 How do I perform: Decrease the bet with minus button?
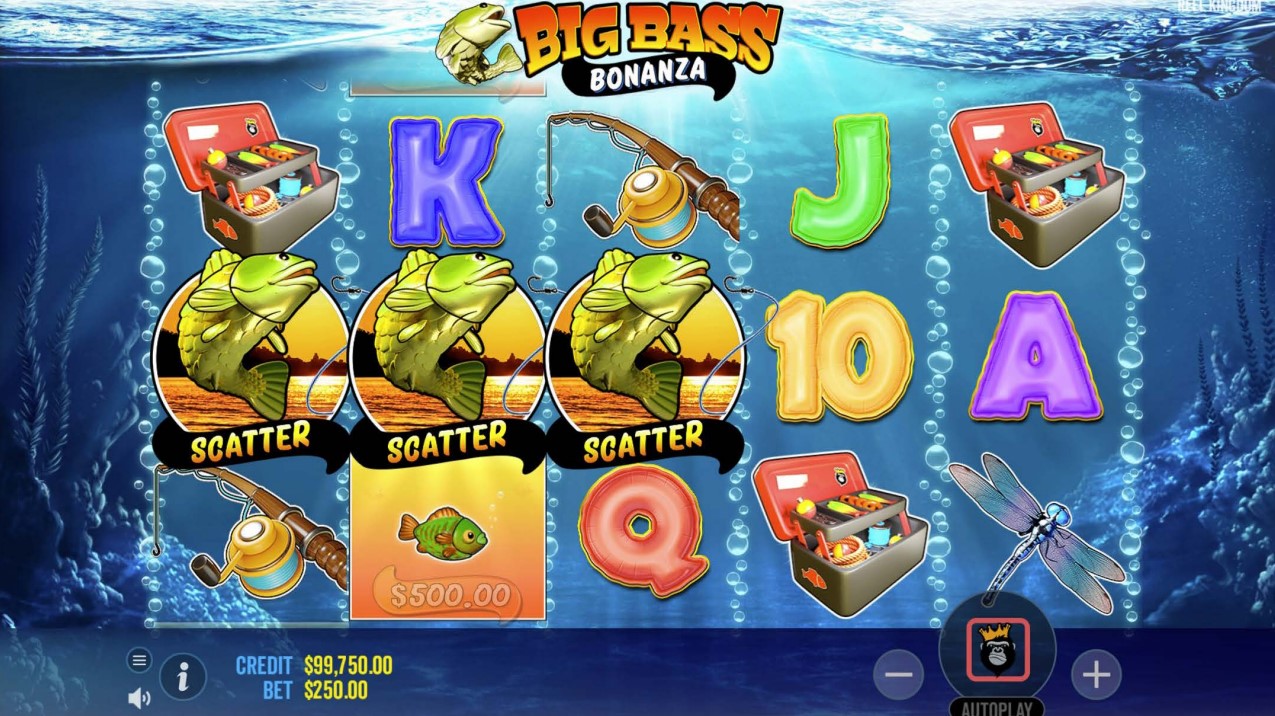[x=898, y=676]
